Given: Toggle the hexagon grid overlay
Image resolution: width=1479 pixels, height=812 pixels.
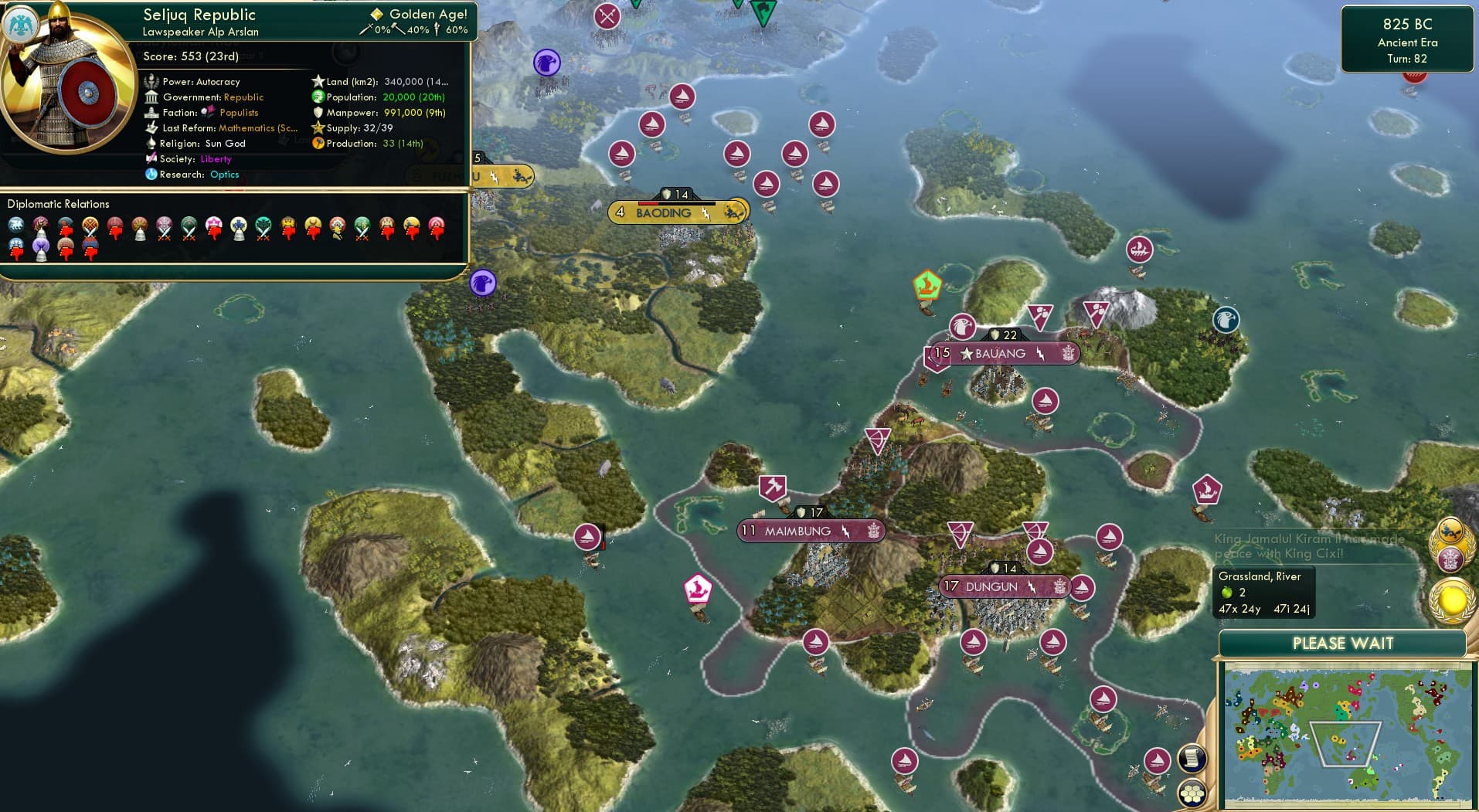Looking at the screenshot, I should (x=1191, y=793).
